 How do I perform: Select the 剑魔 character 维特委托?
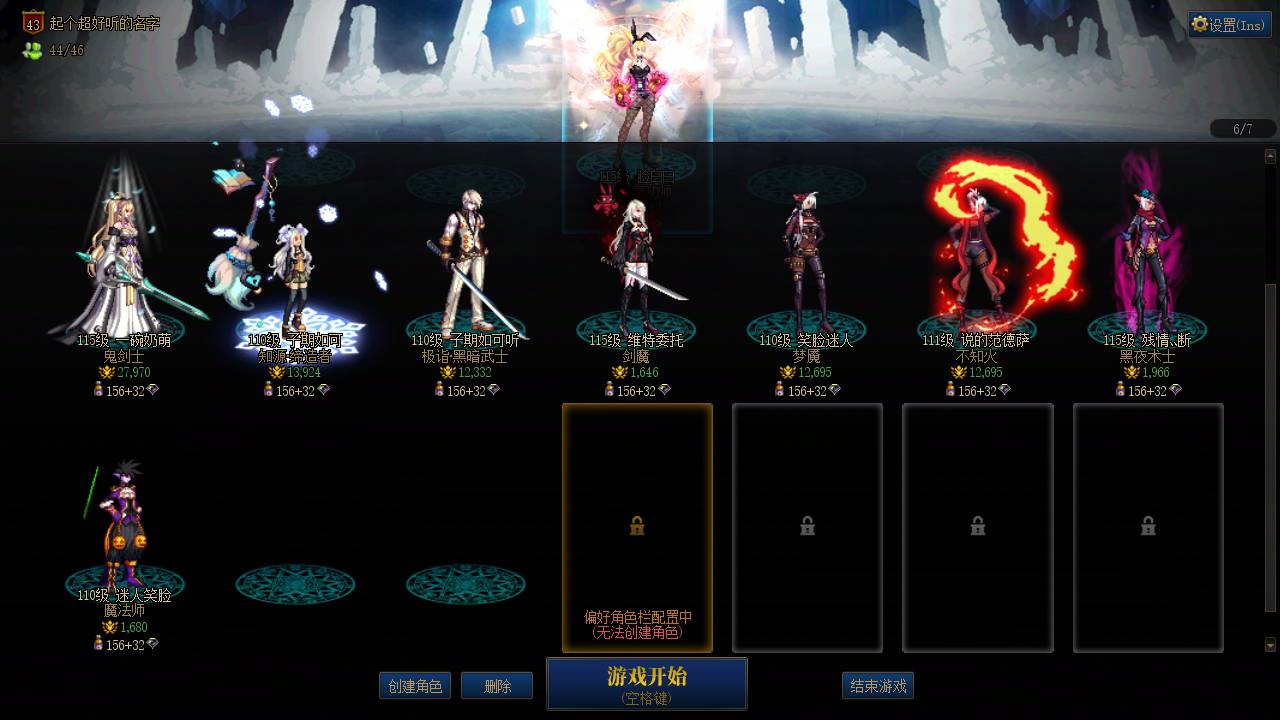coord(637,250)
